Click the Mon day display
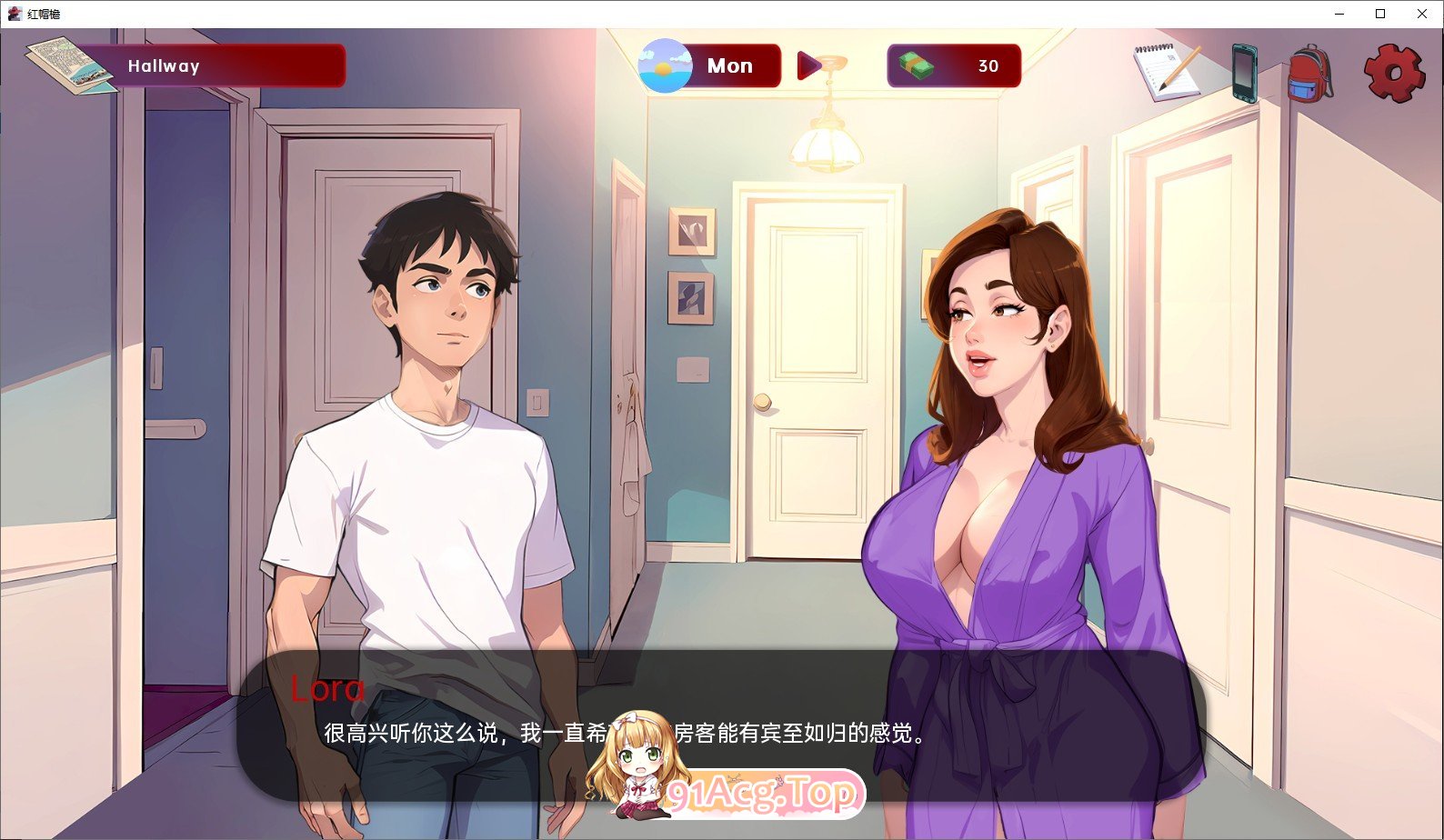Screen dimensions: 1444x840 point(730,65)
